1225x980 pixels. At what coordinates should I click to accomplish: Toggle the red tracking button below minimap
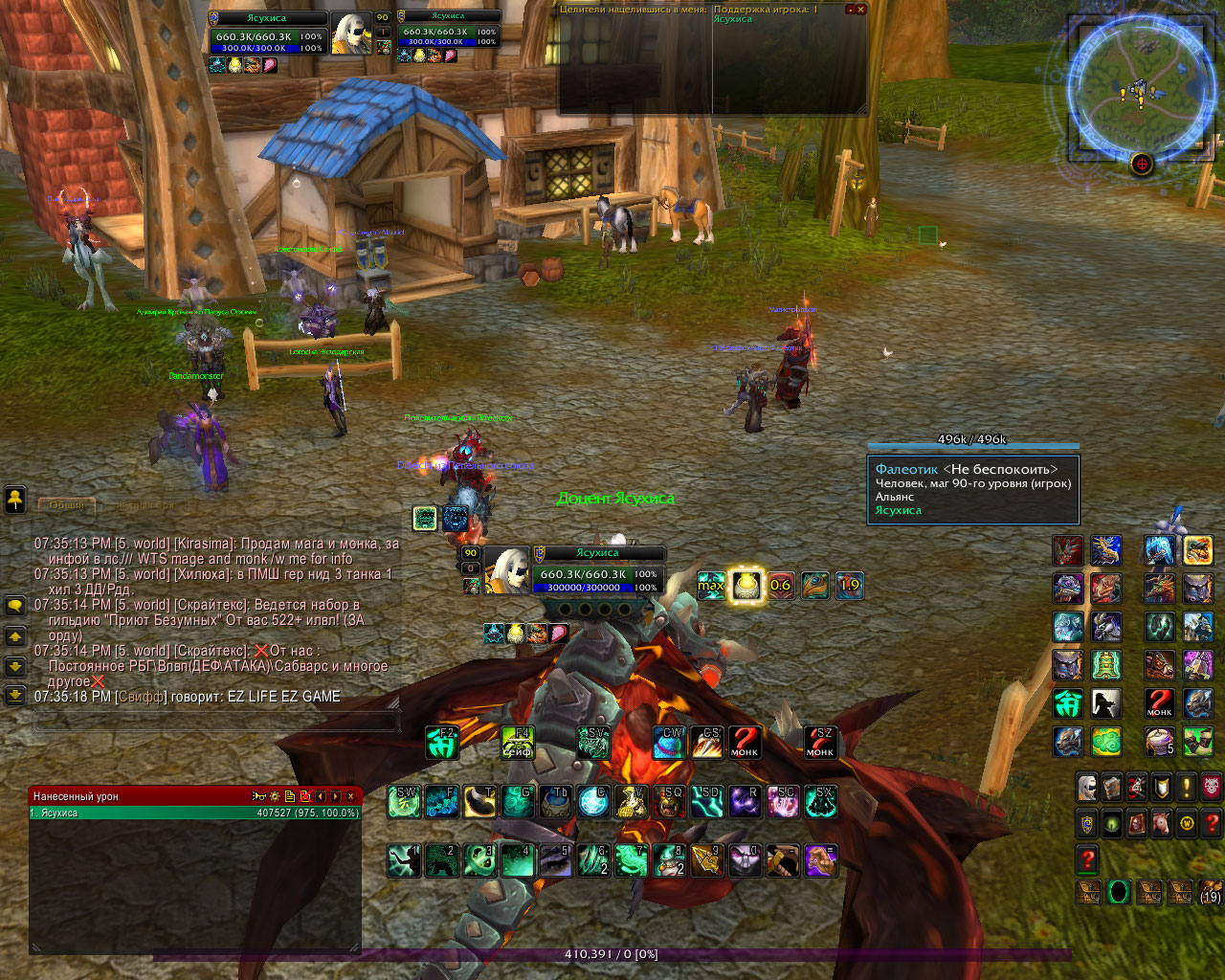pos(1141,164)
